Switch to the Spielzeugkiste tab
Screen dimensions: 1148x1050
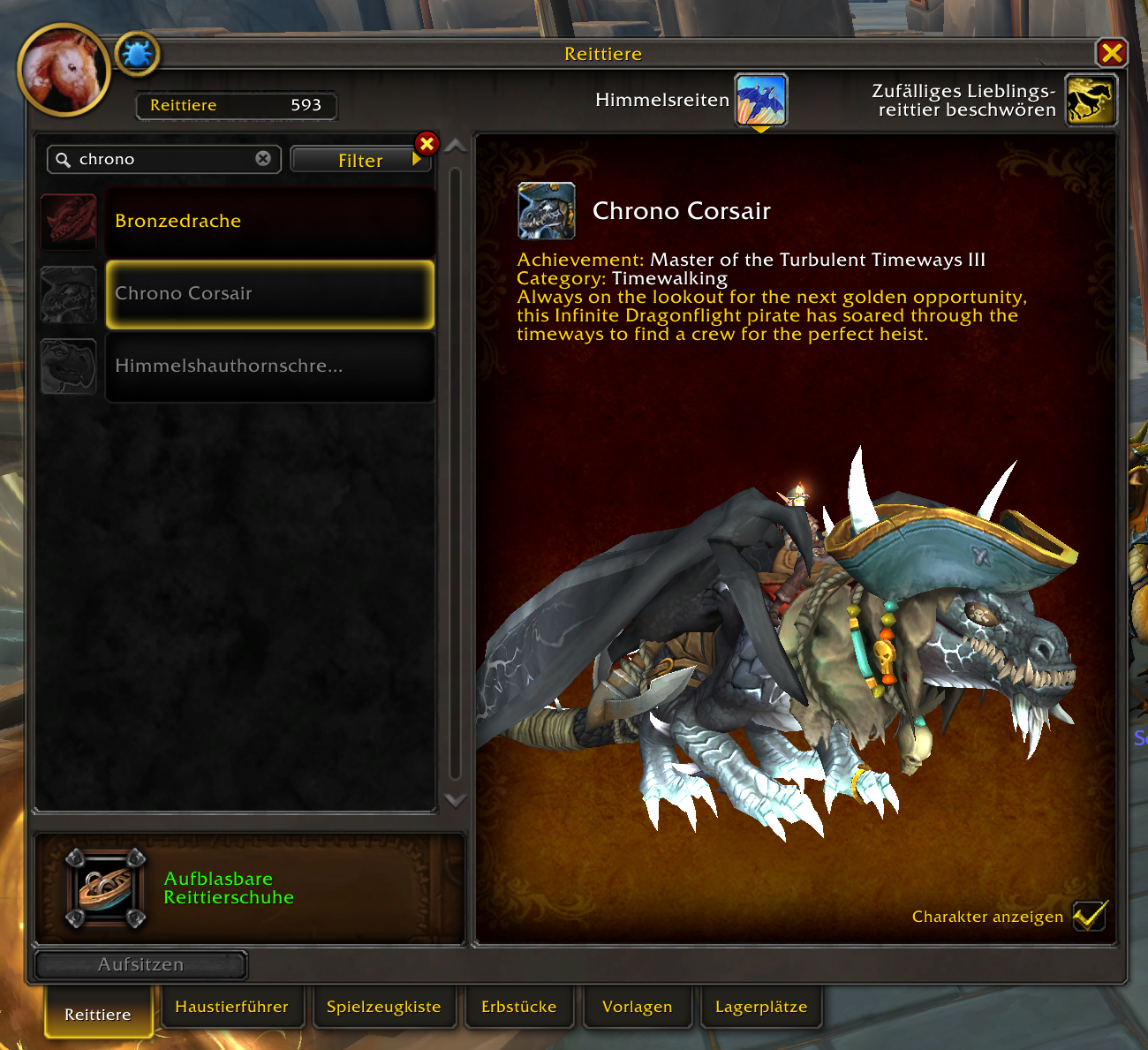point(383,1007)
